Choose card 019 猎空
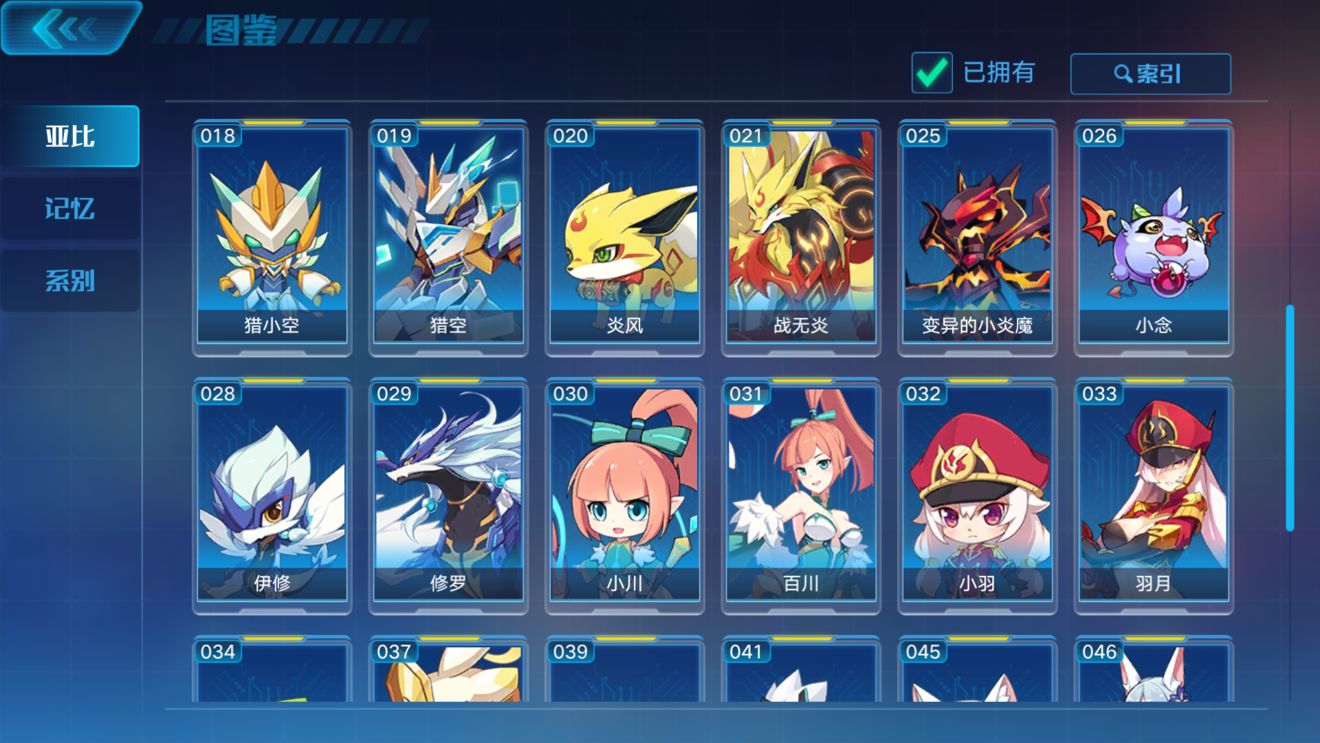Screen dimensions: 1320x743 point(448,238)
